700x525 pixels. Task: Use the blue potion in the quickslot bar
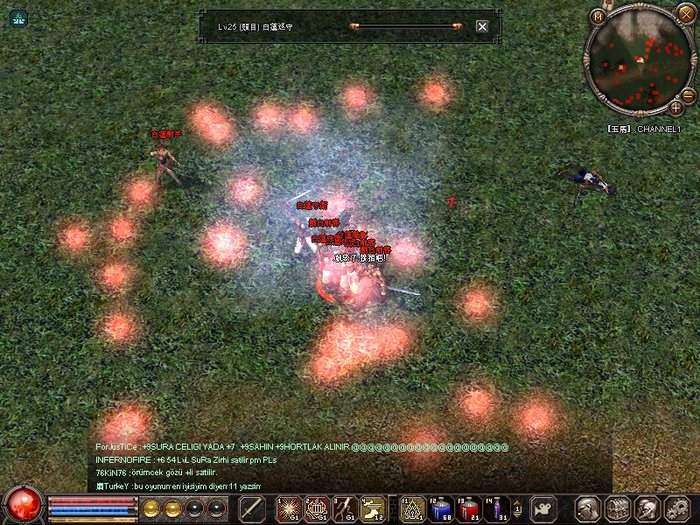(x=440, y=509)
